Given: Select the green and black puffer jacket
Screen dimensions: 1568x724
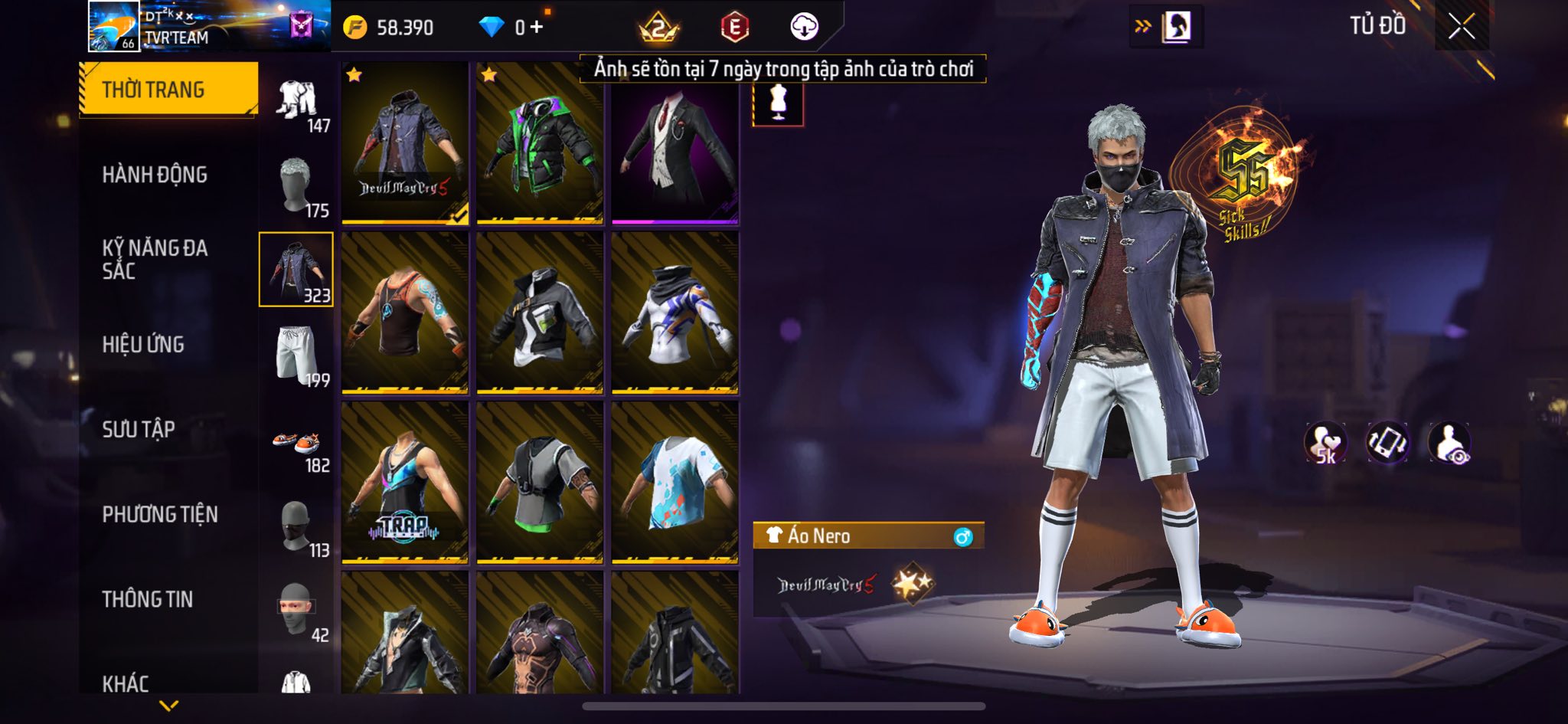Looking at the screenshot, I should pos(540,143).
